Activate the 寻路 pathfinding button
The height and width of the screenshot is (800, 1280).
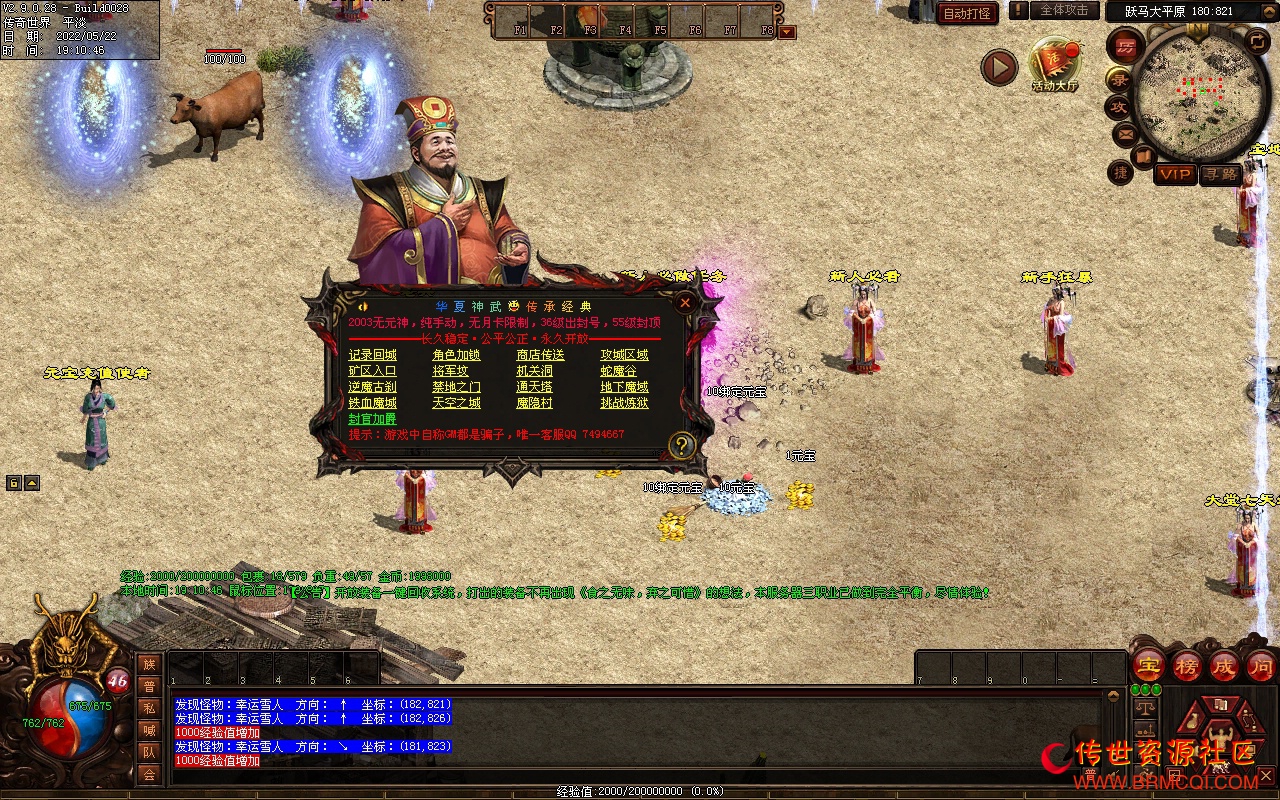1219,174
